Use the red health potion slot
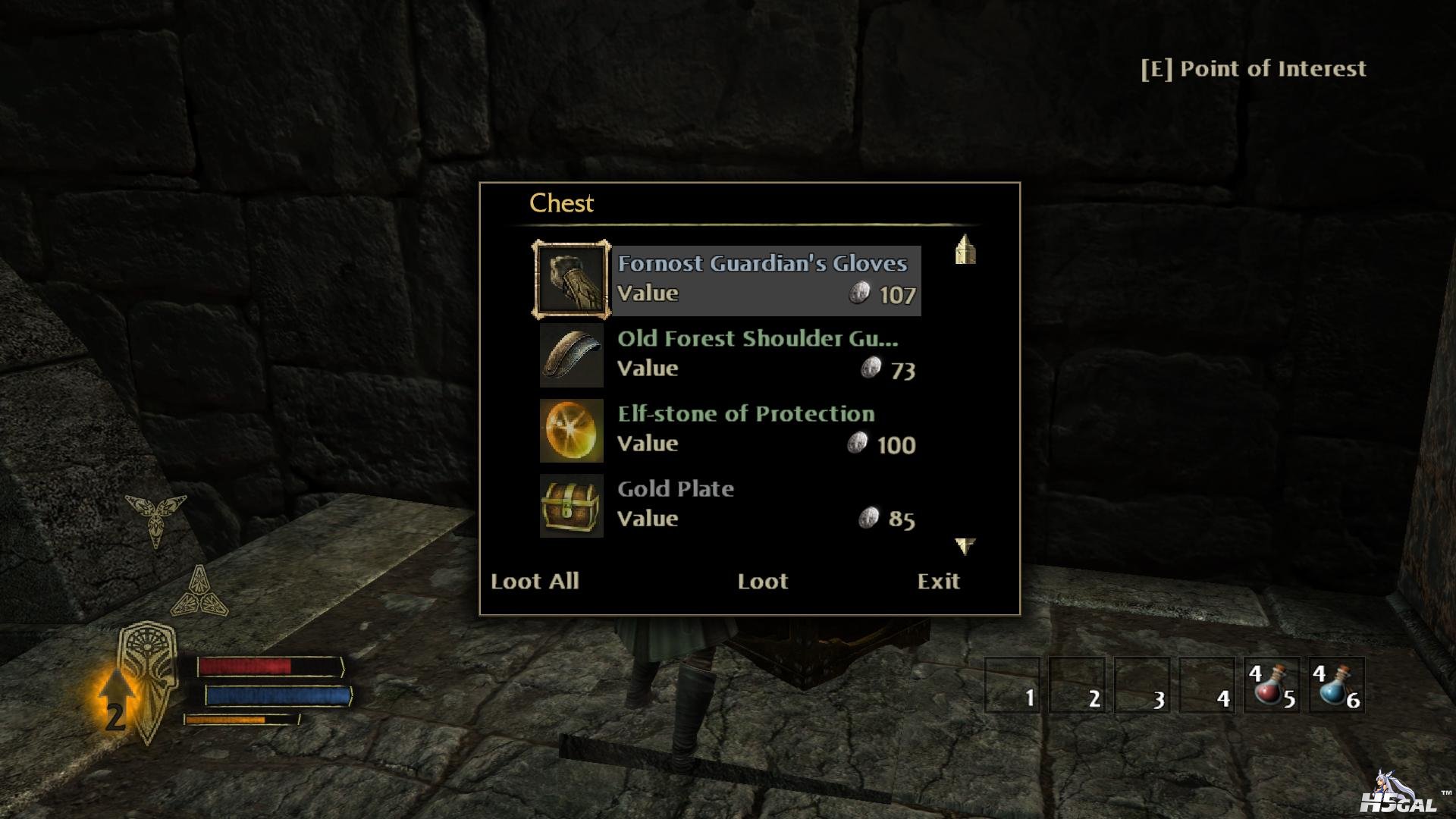The image size is (1456, 819). pos(1271,686)
